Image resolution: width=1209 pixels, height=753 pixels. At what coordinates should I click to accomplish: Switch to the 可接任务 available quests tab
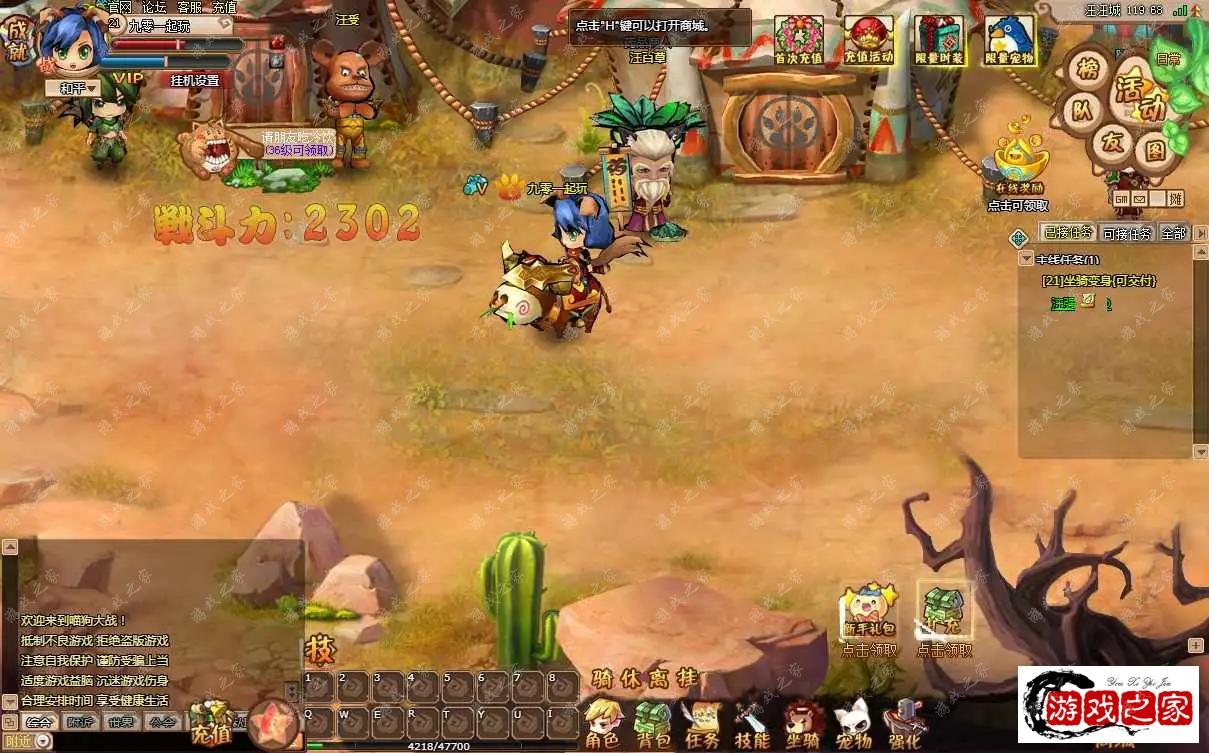(1127, 233)
